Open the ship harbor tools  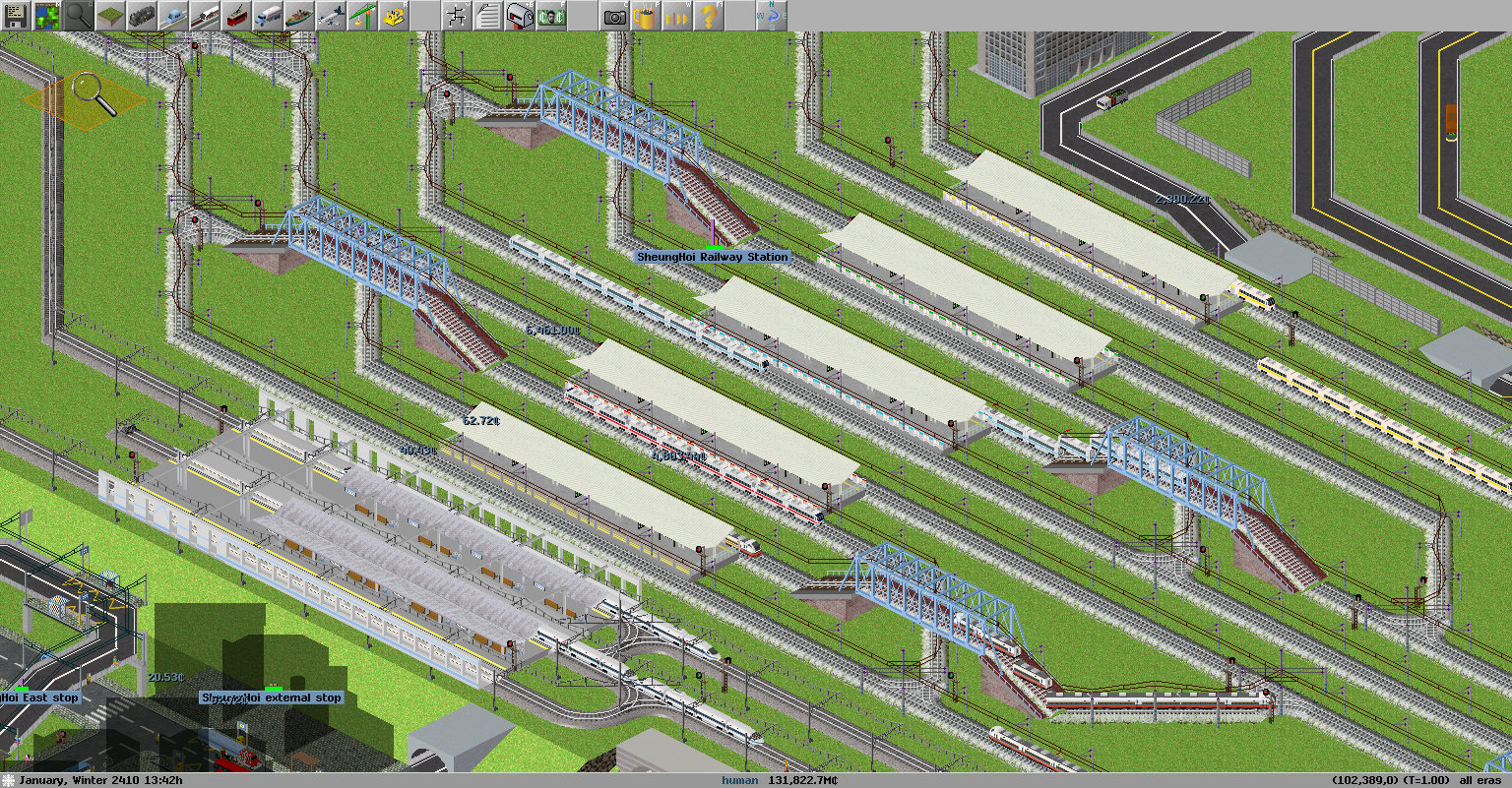(299, 16)
